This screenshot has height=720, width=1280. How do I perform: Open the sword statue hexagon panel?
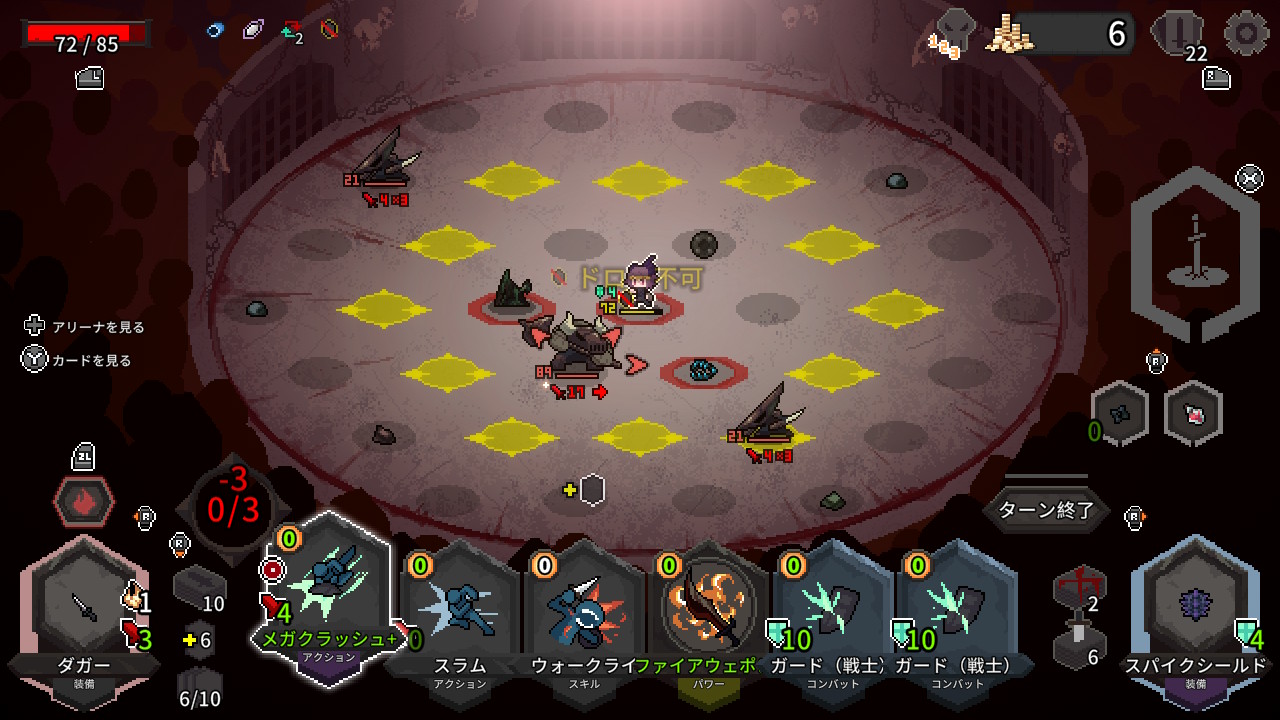tap(1194, 255)
